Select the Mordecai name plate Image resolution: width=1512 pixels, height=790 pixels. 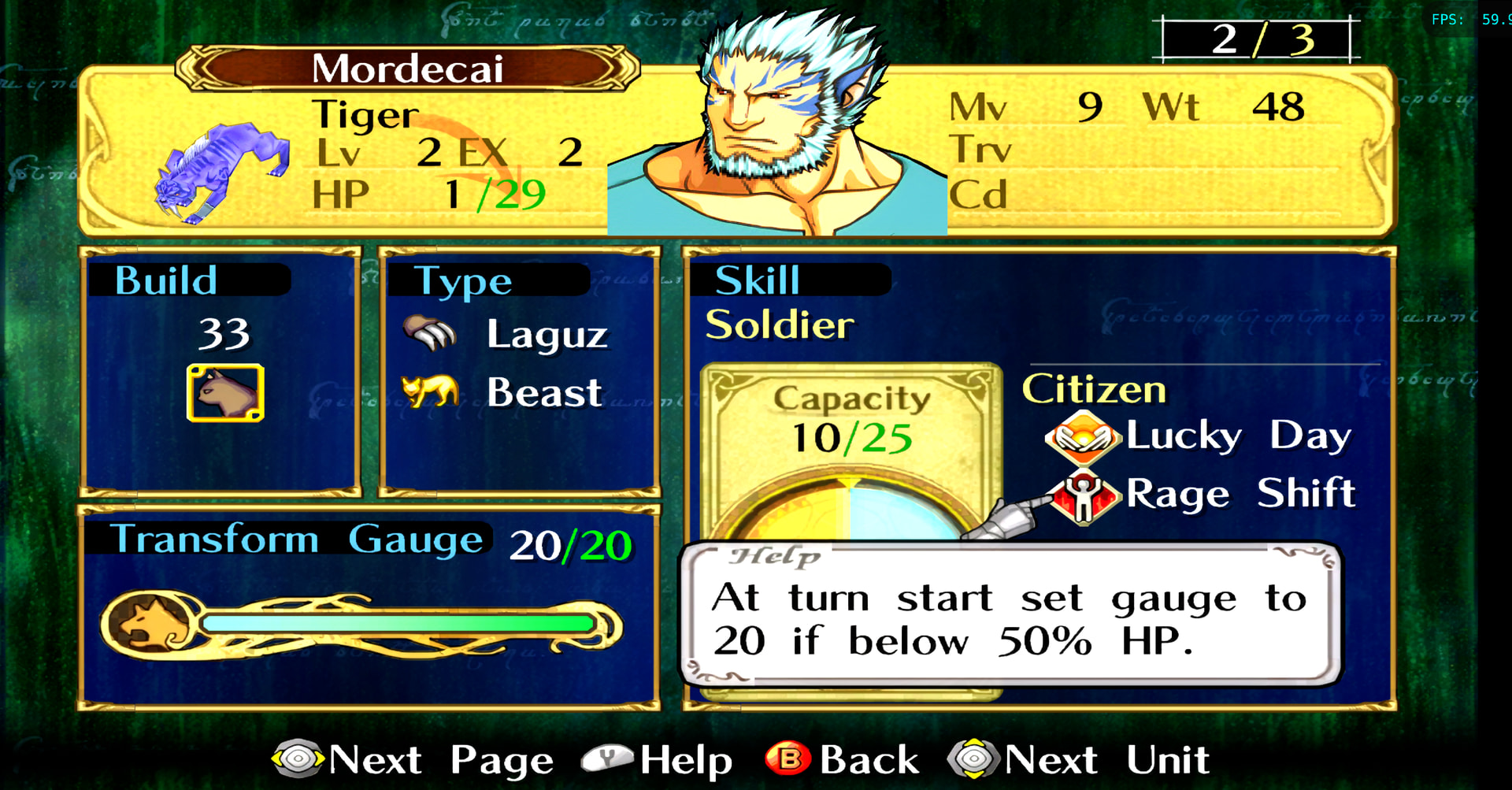[x=407, y=69]
